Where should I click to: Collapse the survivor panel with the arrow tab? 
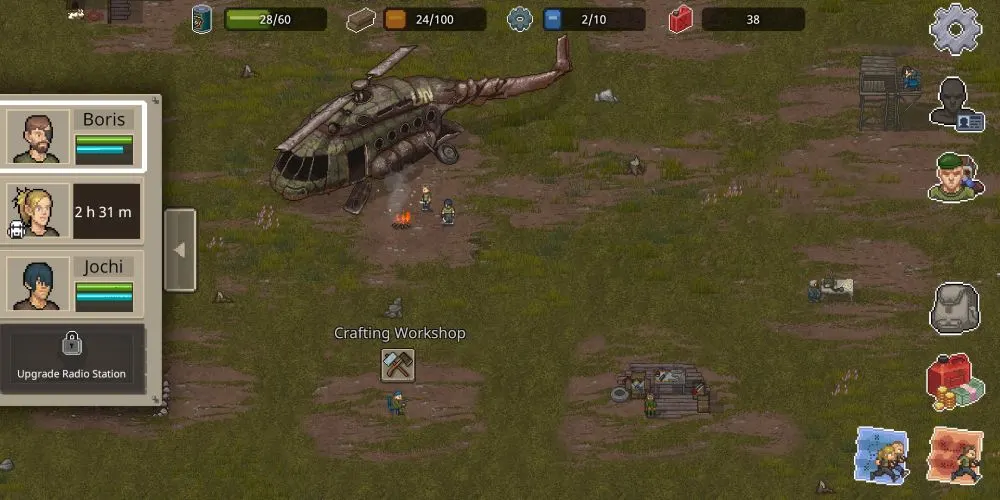180,250
